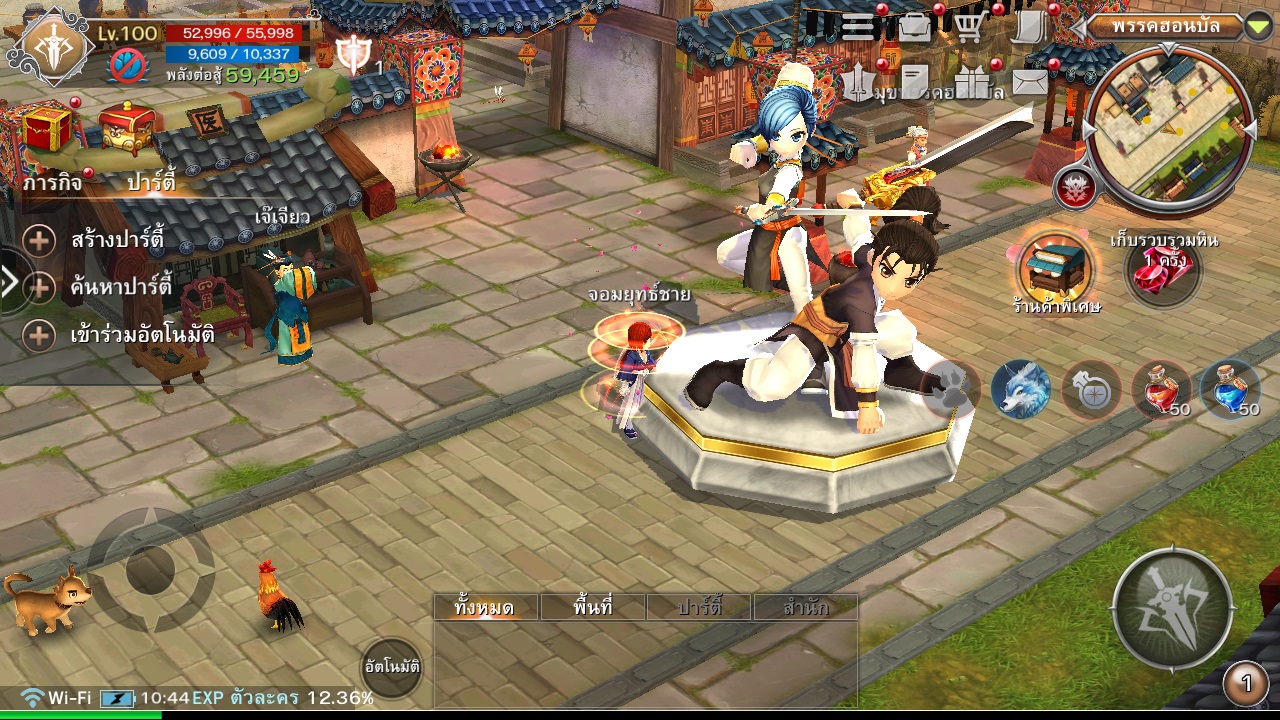This screenshot has height=720, width=1280.
Task: Use the blue mana potion
Action: pos(1230,388)
